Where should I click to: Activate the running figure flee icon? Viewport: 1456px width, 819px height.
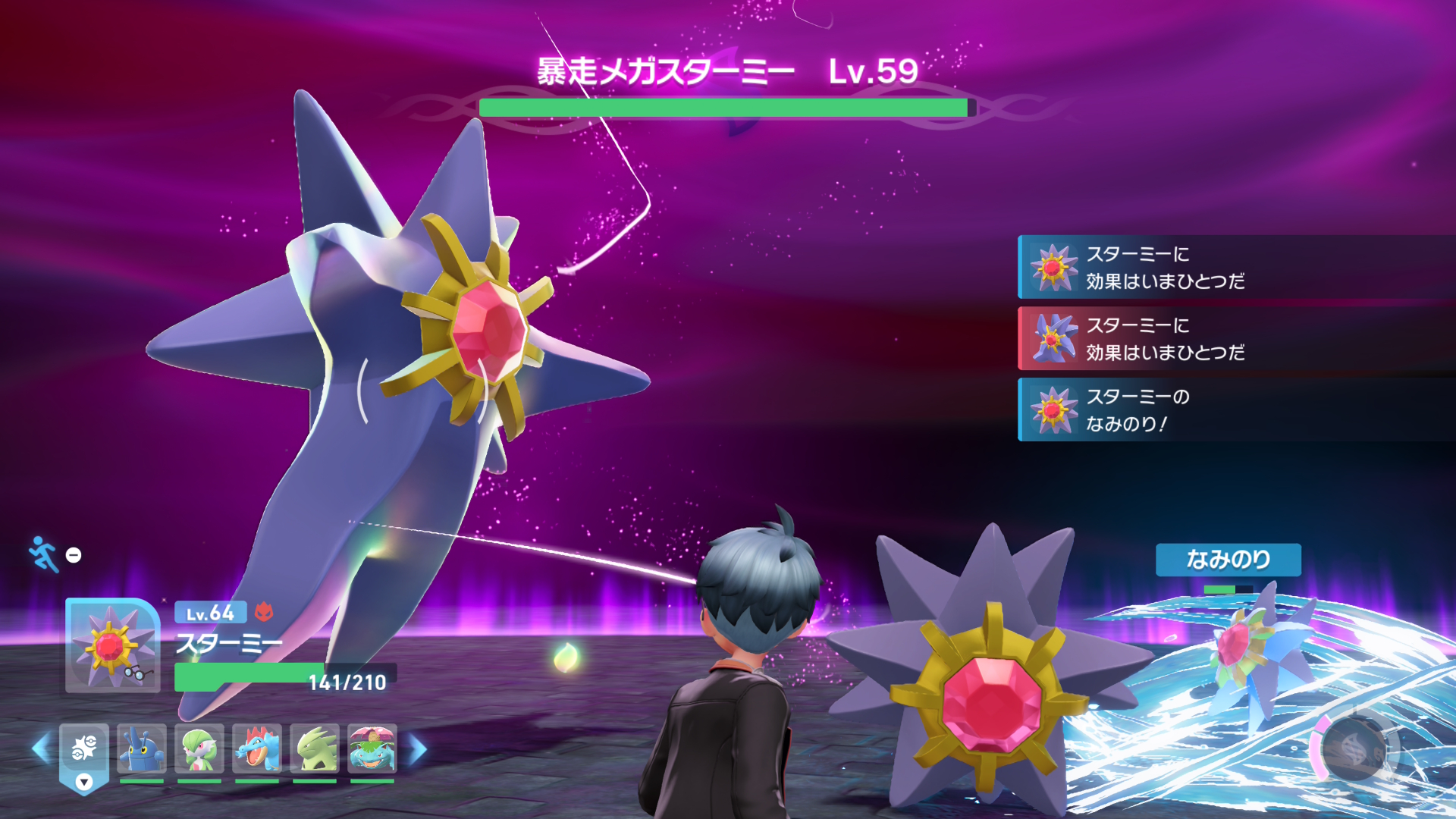pyautogui.click(x=43, y=554)
